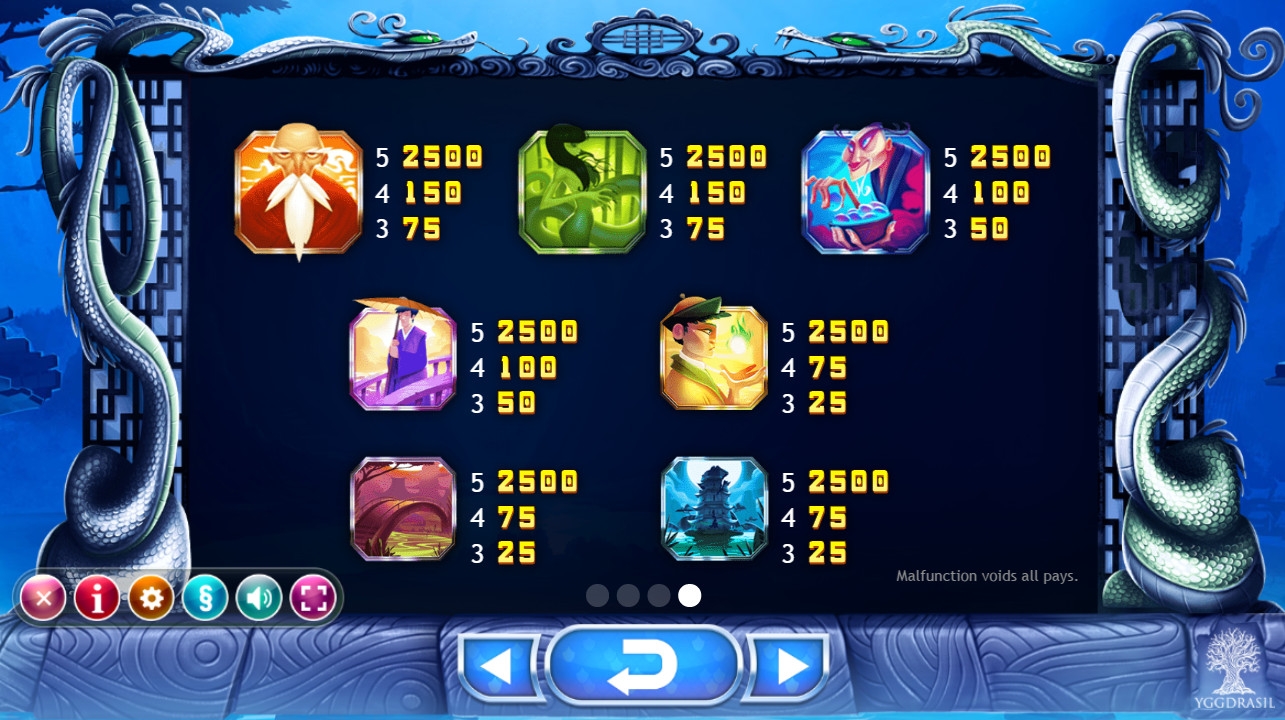Open the gear settings button

point(151,599)
